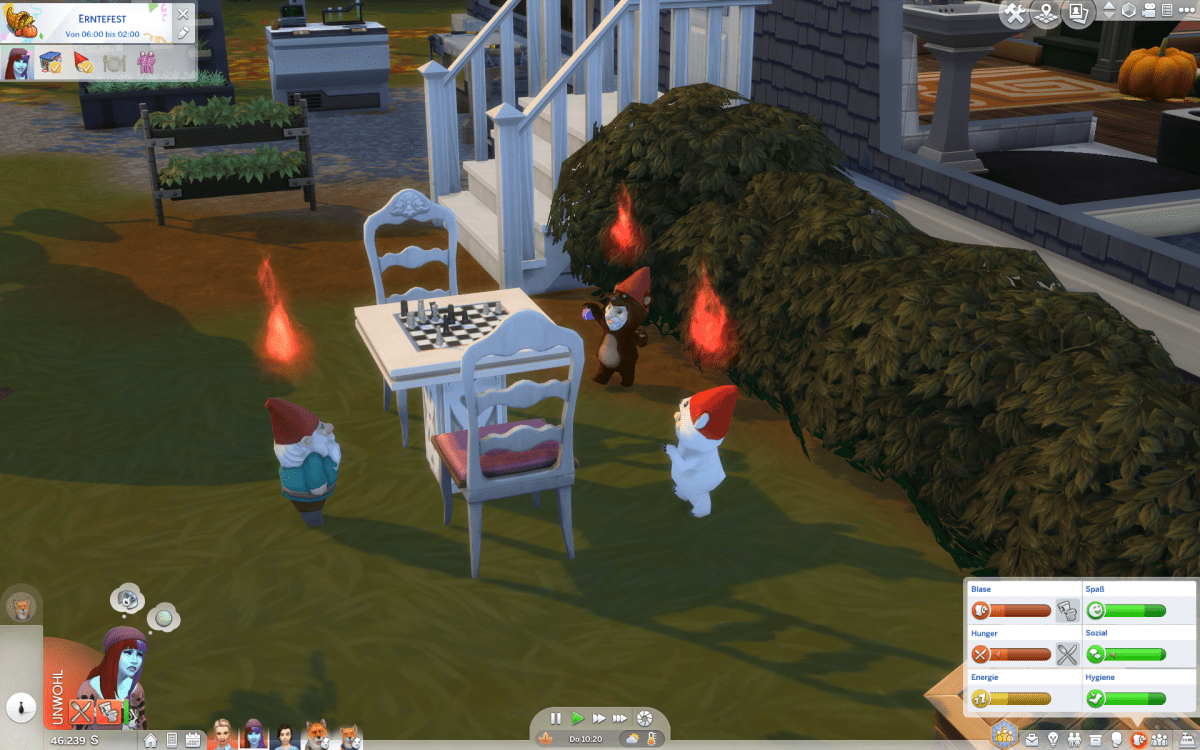Set game speed to ultra (triple arrows)

[620, 718]
